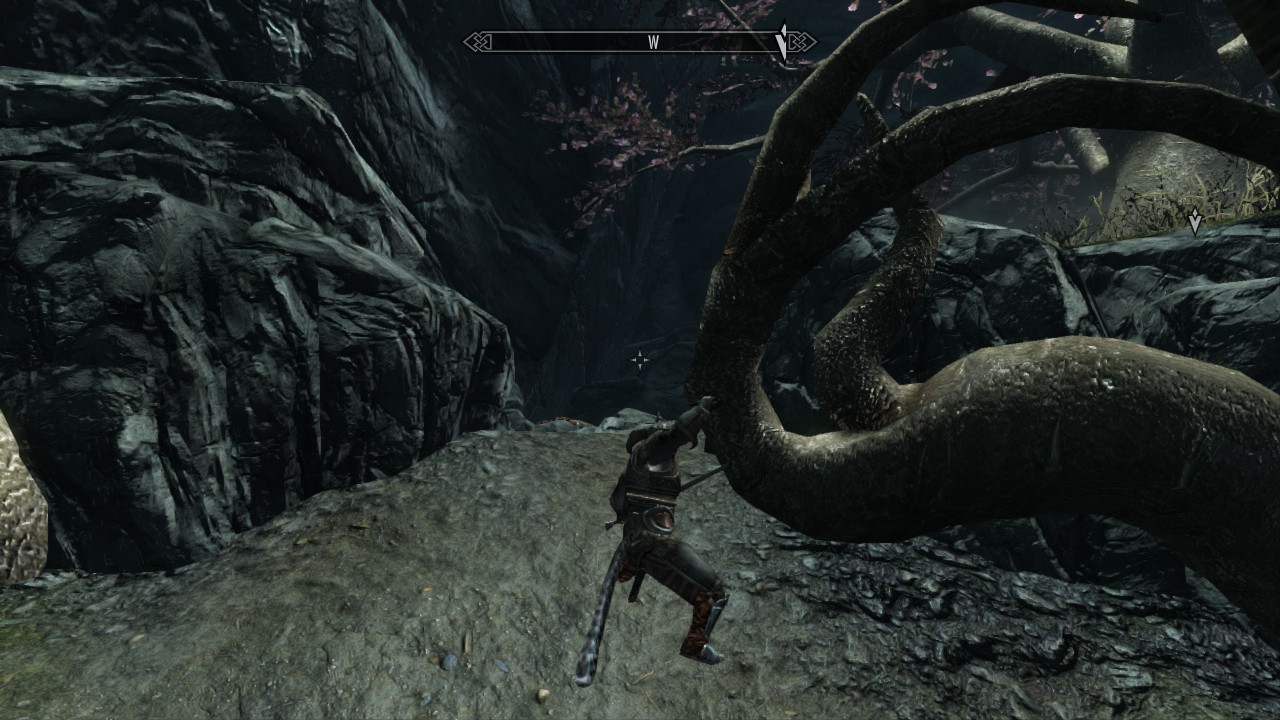This screenshot has height=720, width=1280.
Task: Click the quest marker on the compass
Action: (782, 42)
